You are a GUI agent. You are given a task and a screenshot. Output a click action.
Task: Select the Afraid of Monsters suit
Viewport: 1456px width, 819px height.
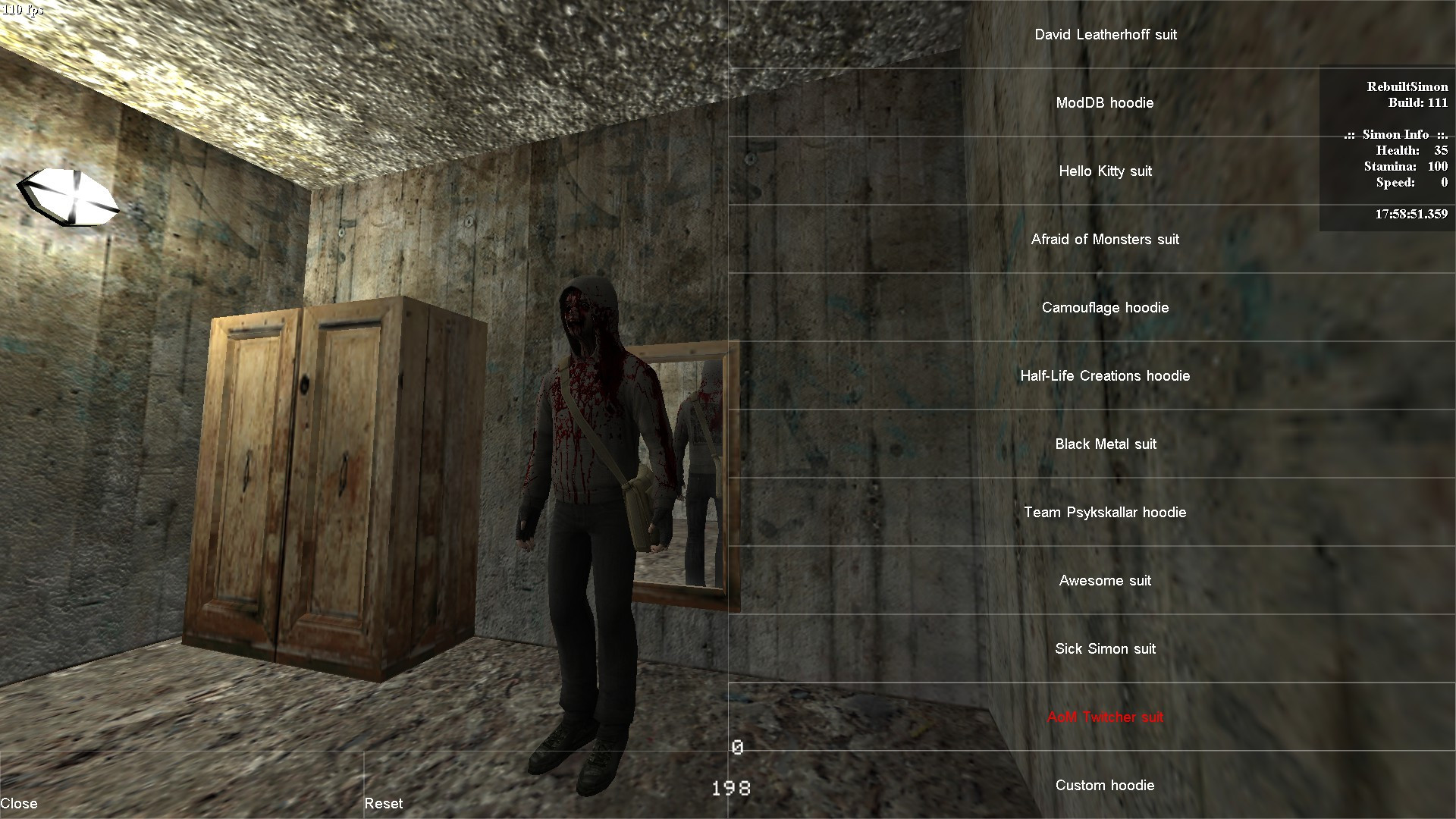(x=1105, y=239)
